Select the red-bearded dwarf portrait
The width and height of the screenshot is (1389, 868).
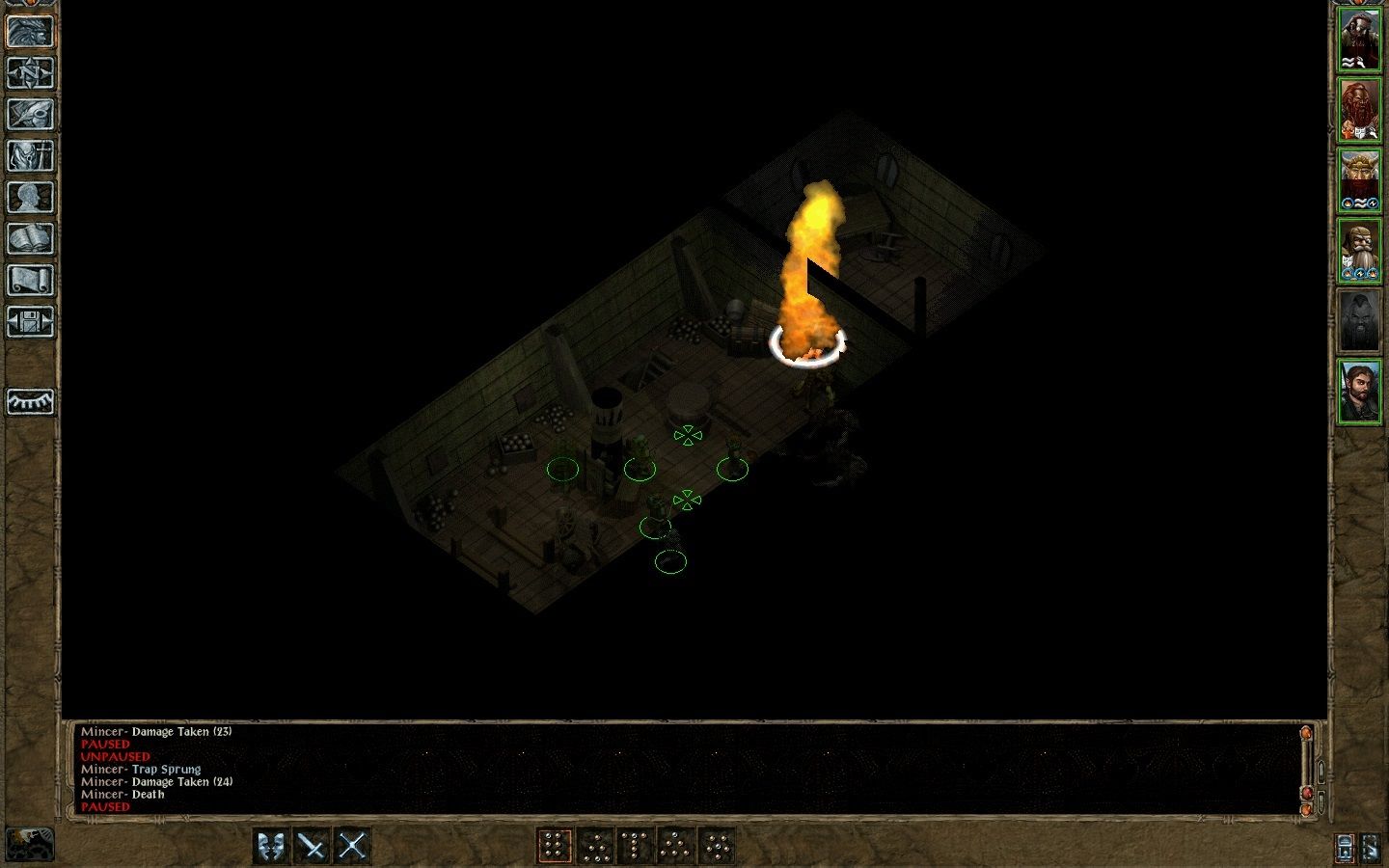click(x=1360, y=110)
